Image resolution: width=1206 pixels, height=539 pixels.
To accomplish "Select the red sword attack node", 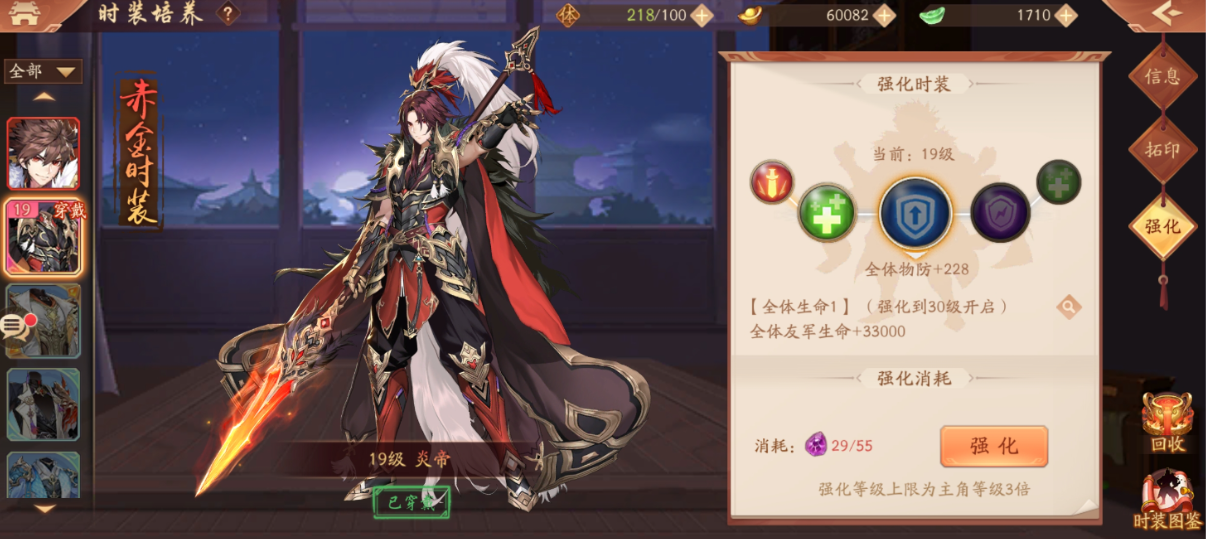I will pyautogui.click(x=772, y=182).
